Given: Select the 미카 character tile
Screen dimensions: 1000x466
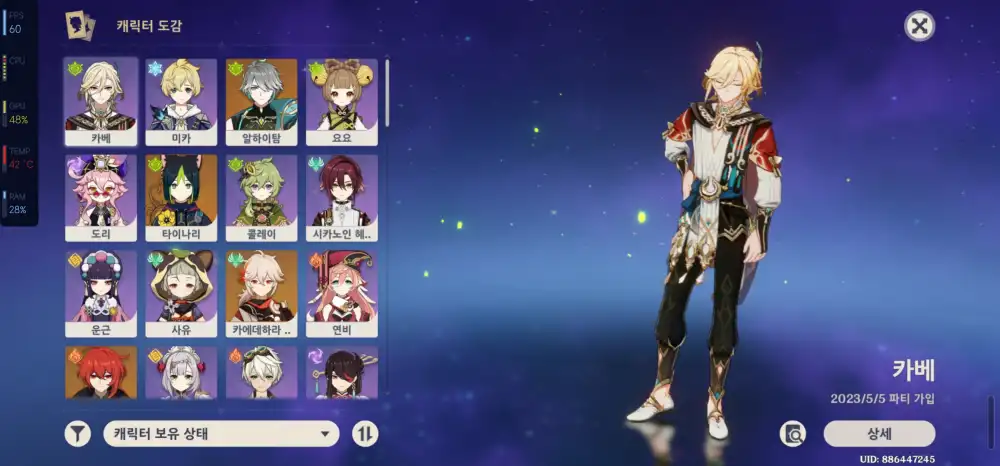Looking at the screenshot, I should [181, 101].
